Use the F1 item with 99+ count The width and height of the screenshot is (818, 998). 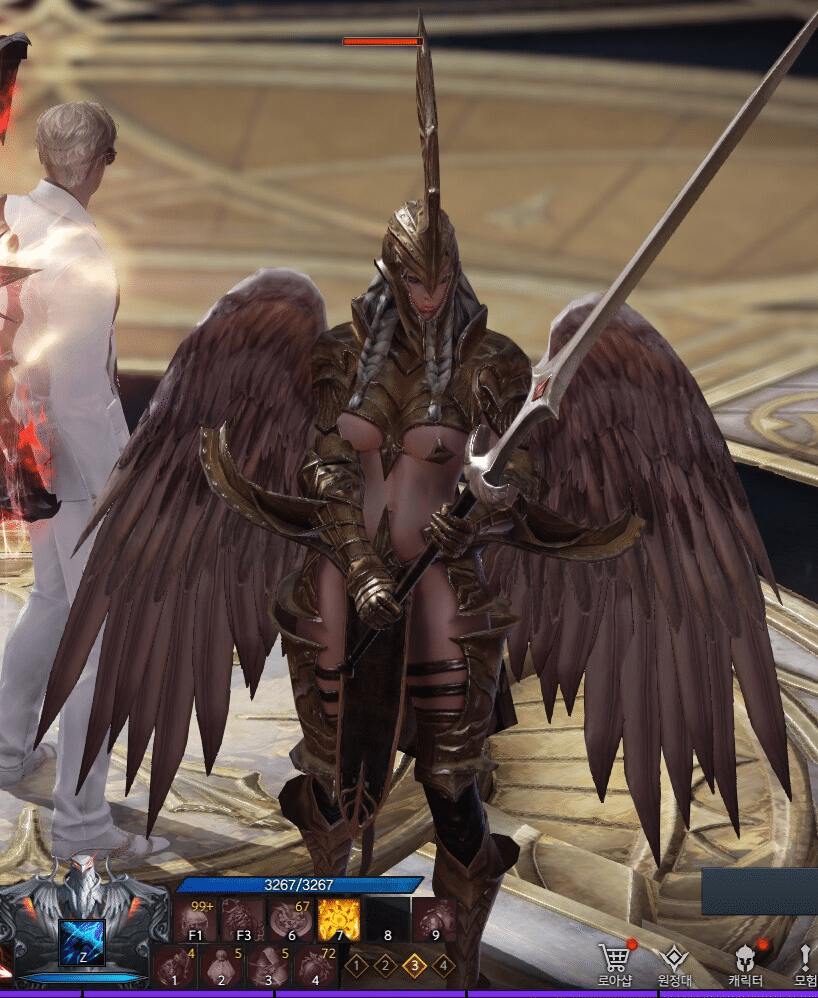(196, 919)
